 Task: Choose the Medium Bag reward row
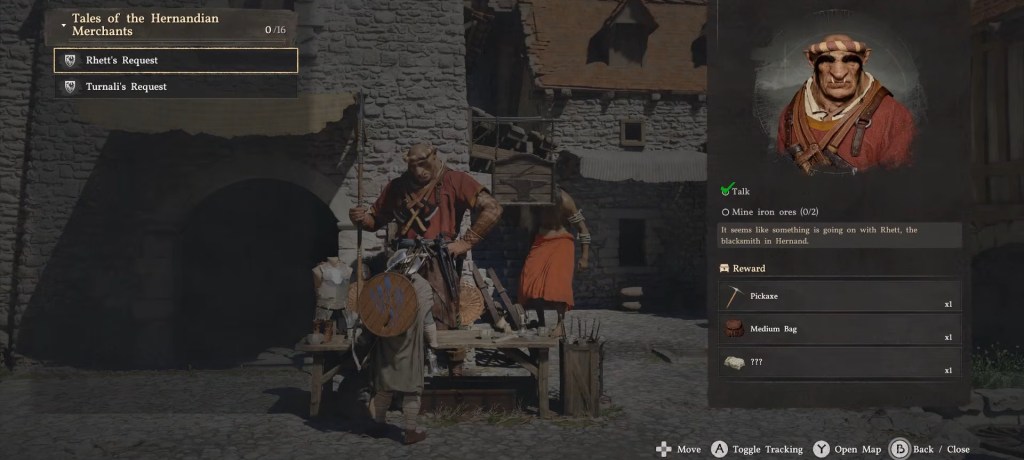tap(839, 329)
